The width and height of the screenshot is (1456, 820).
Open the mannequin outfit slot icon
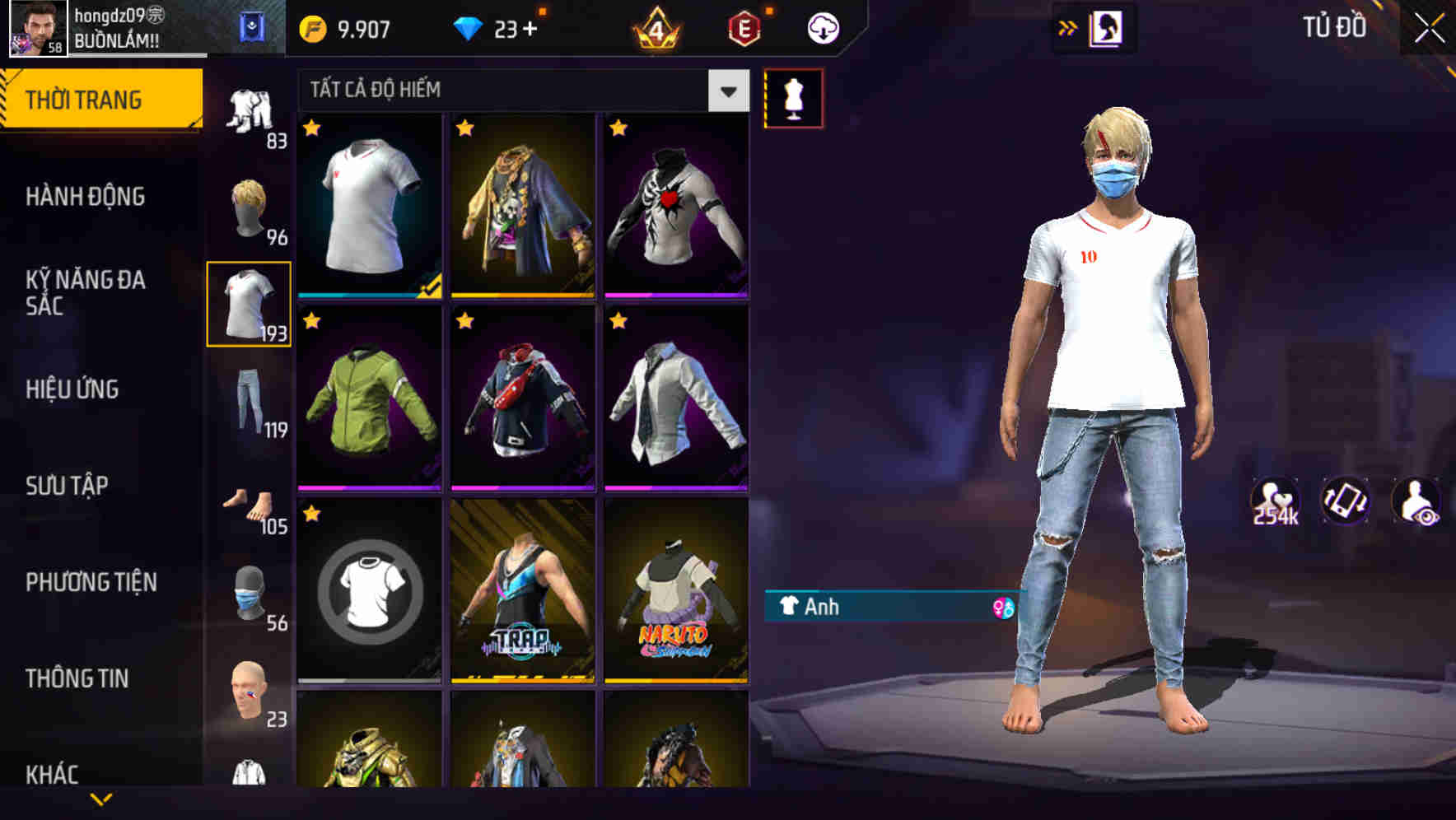pos(795,97)
